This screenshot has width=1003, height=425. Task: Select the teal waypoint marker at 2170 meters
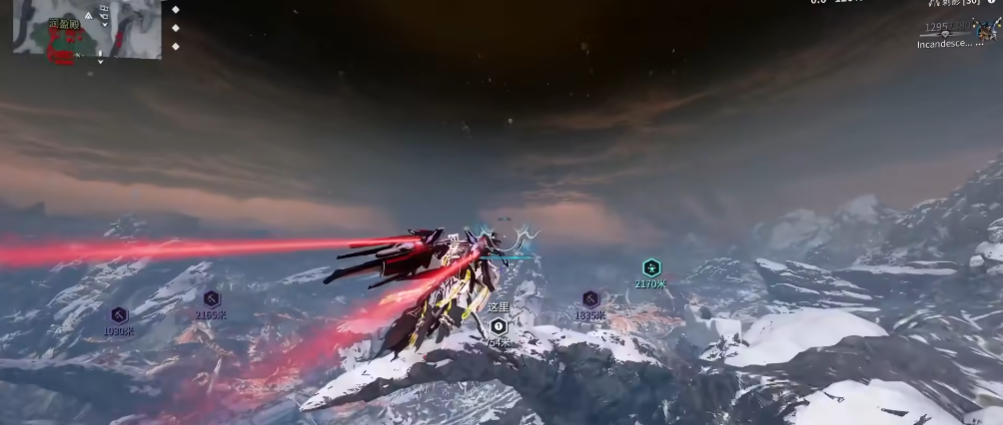point(651,267)
